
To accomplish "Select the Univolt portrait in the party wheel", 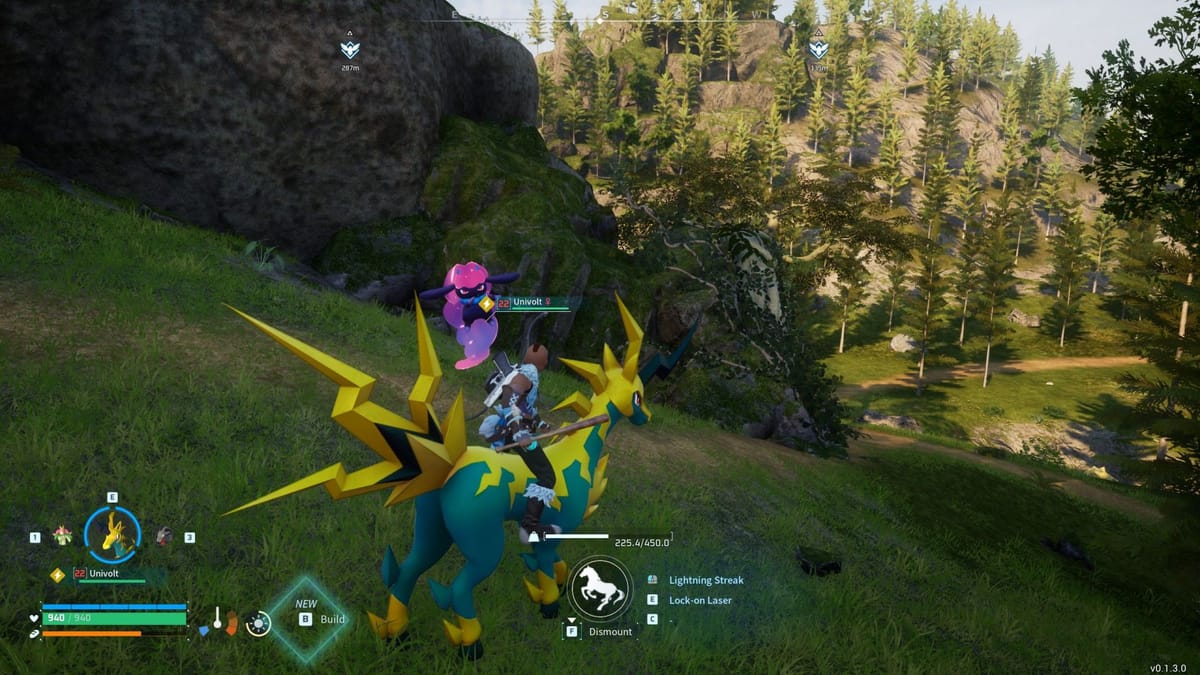I will click(x=112, y=534).
